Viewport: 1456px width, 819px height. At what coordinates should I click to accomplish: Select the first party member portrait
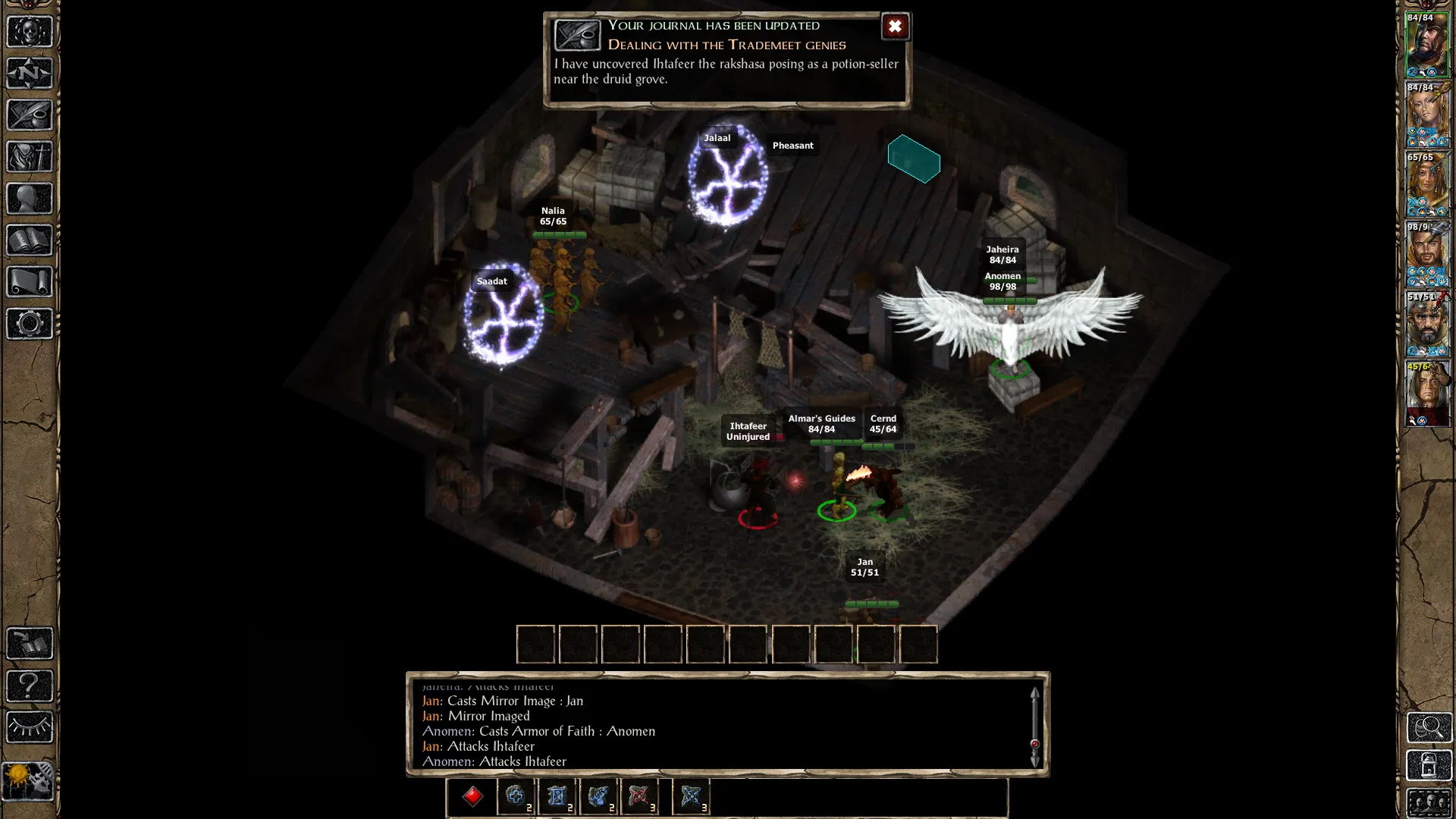[1427, 45]
